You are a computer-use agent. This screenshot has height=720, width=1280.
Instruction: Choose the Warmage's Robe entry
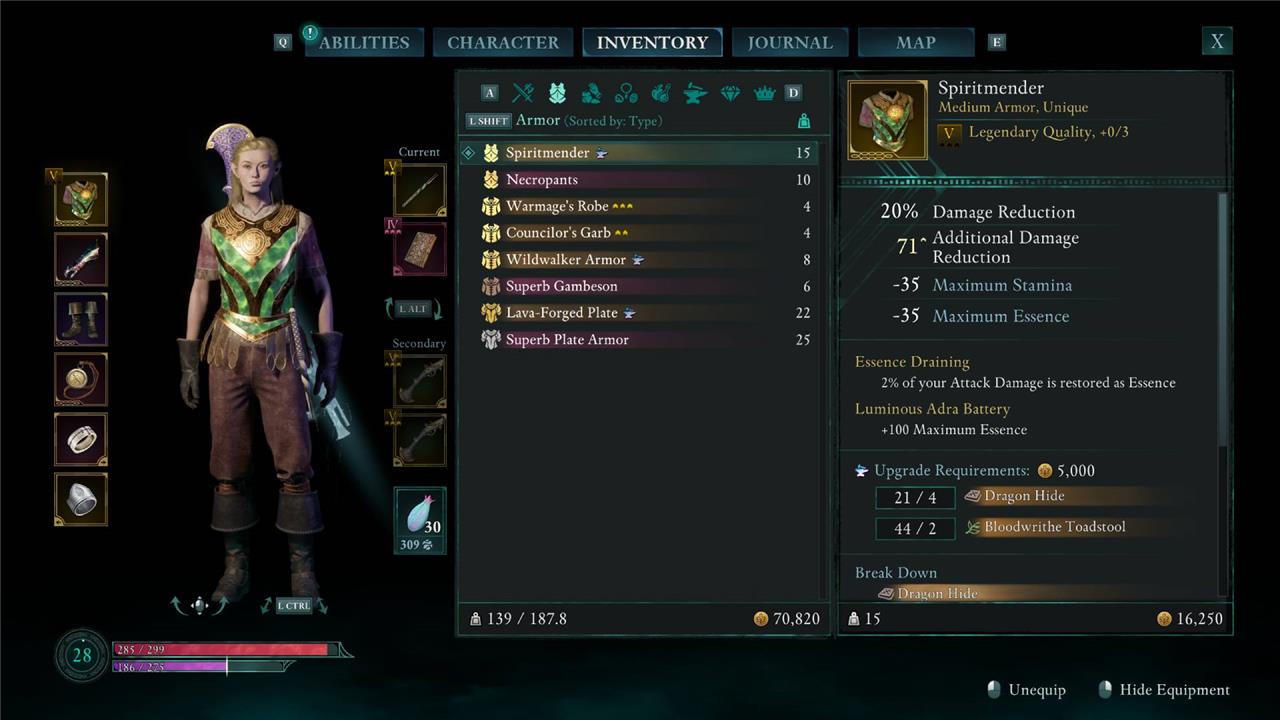tap(558, 207)
